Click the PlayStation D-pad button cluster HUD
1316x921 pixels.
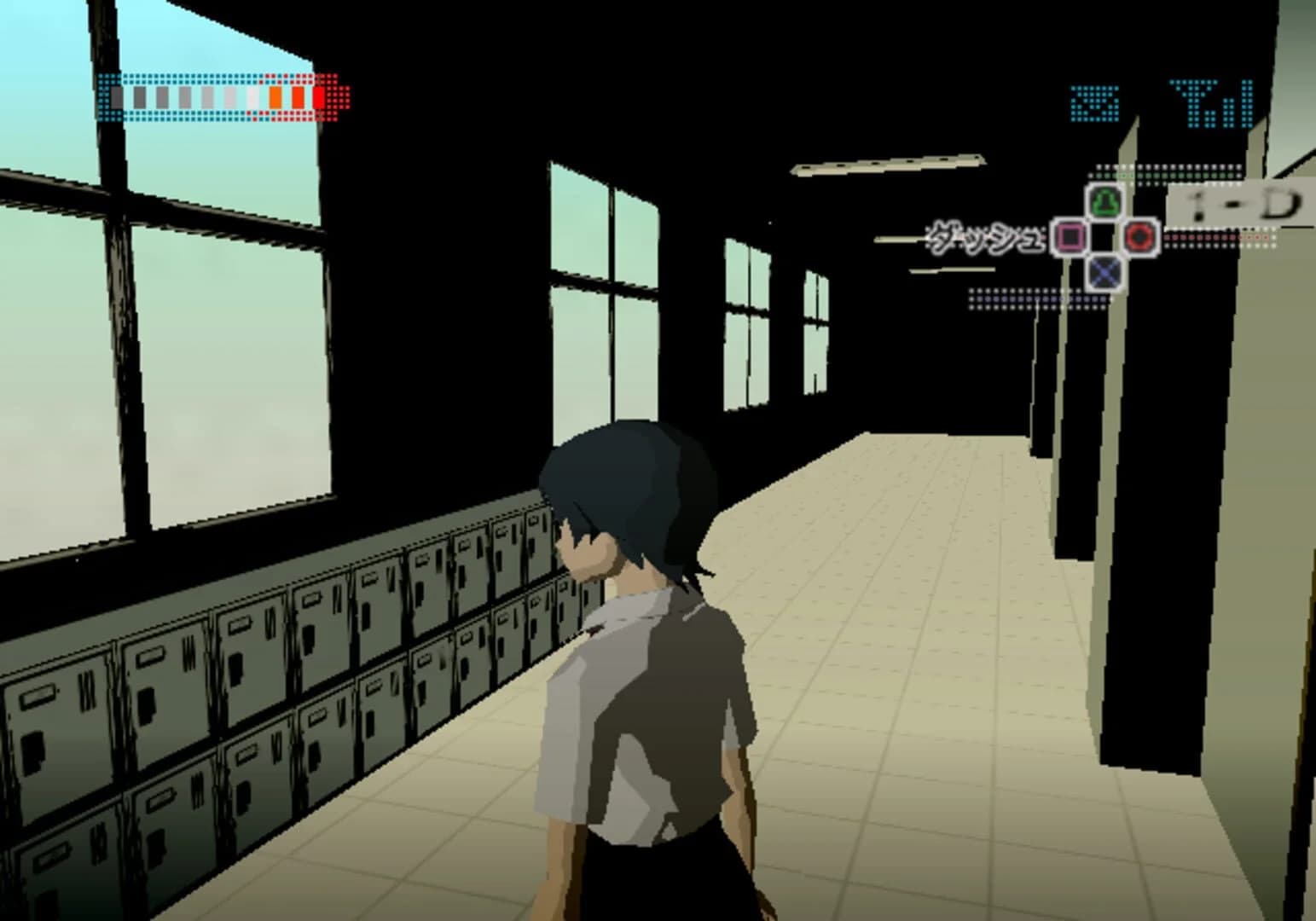click(x=1104, y=237)
